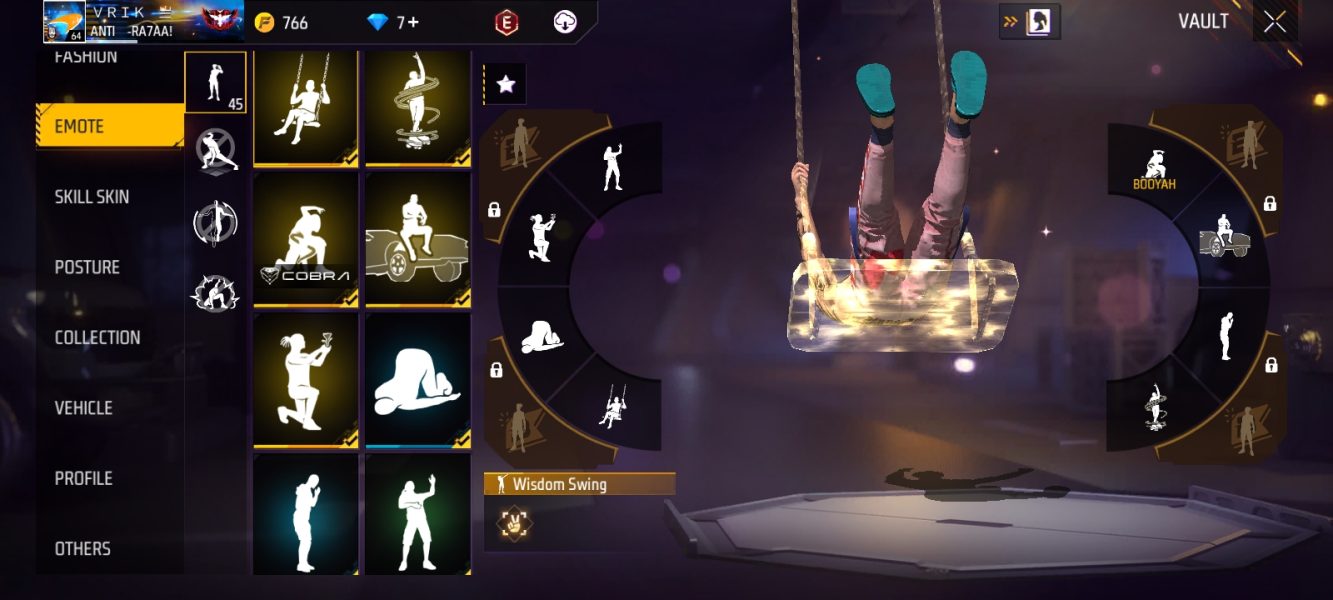The width and height of the screenshot is (1333, 600).
Task: Tap the gold coin balance
Action: pos(282,22)
